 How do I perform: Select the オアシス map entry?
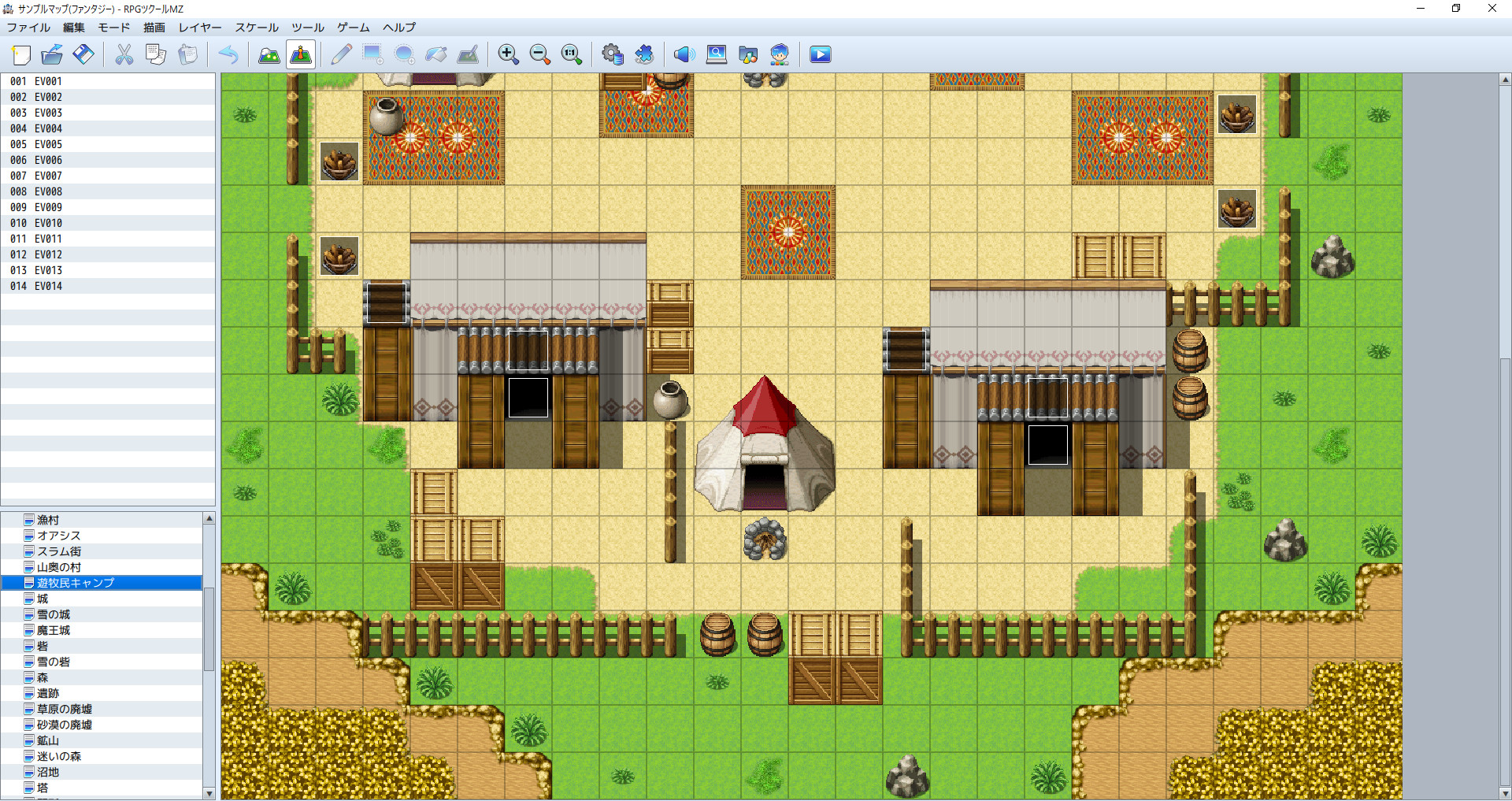click(58, 536)
